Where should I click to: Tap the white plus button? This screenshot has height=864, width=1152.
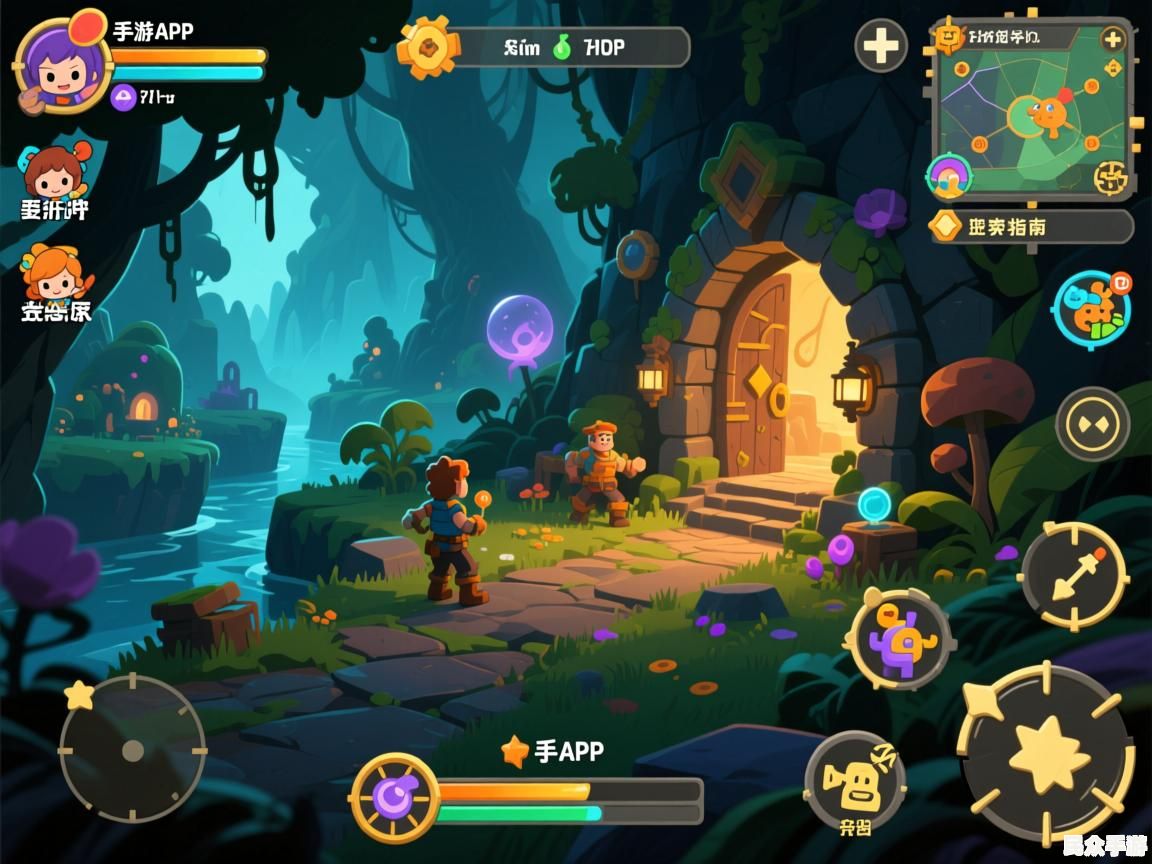tap(881, 46)
